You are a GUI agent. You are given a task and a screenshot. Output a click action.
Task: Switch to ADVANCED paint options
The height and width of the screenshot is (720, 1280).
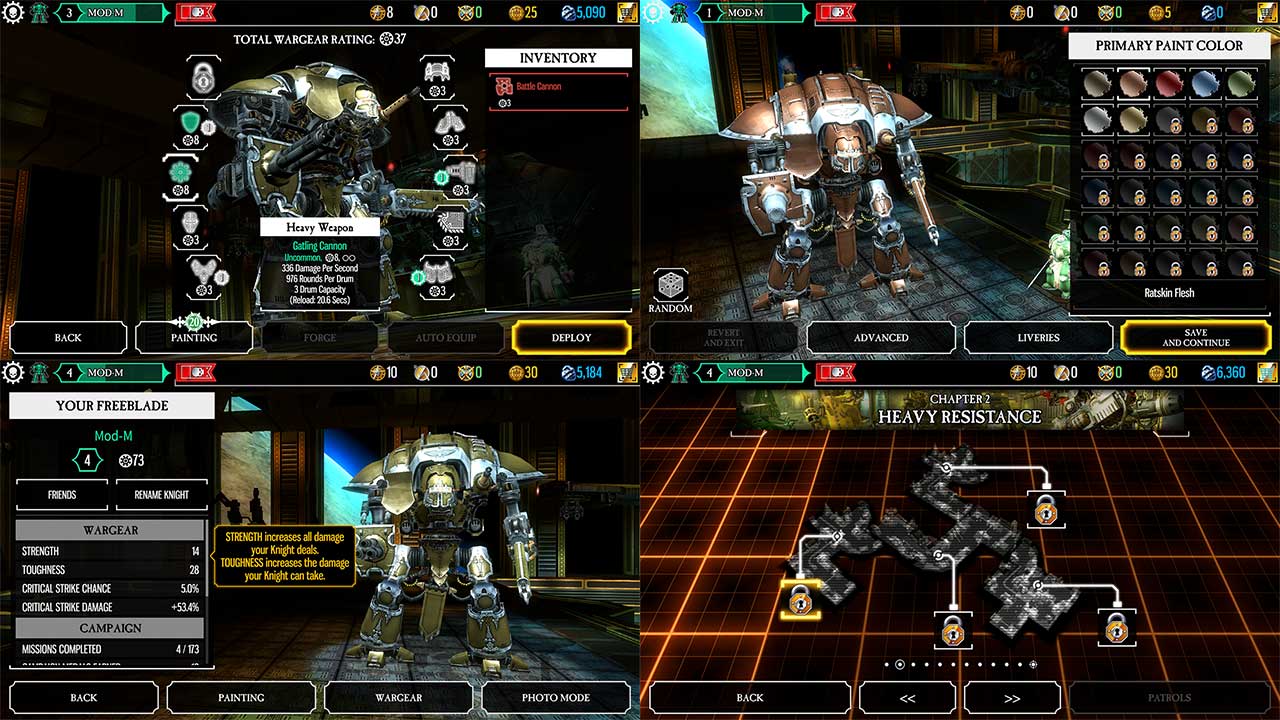coord(881,338)
